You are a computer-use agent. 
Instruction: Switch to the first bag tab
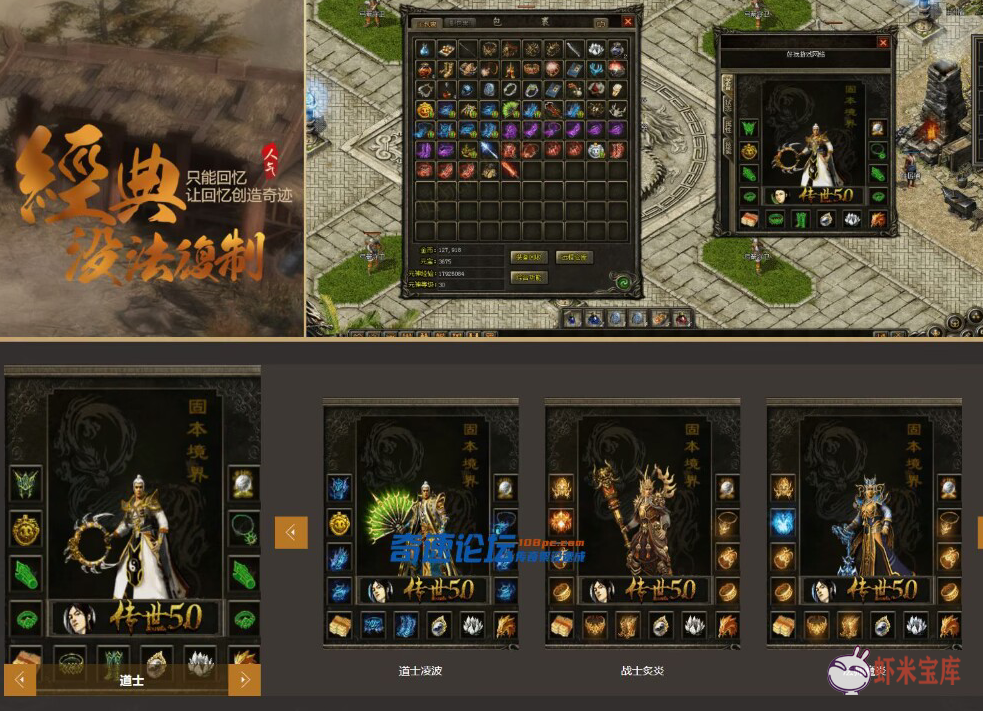pyautogui.click(x=427, y=22)
